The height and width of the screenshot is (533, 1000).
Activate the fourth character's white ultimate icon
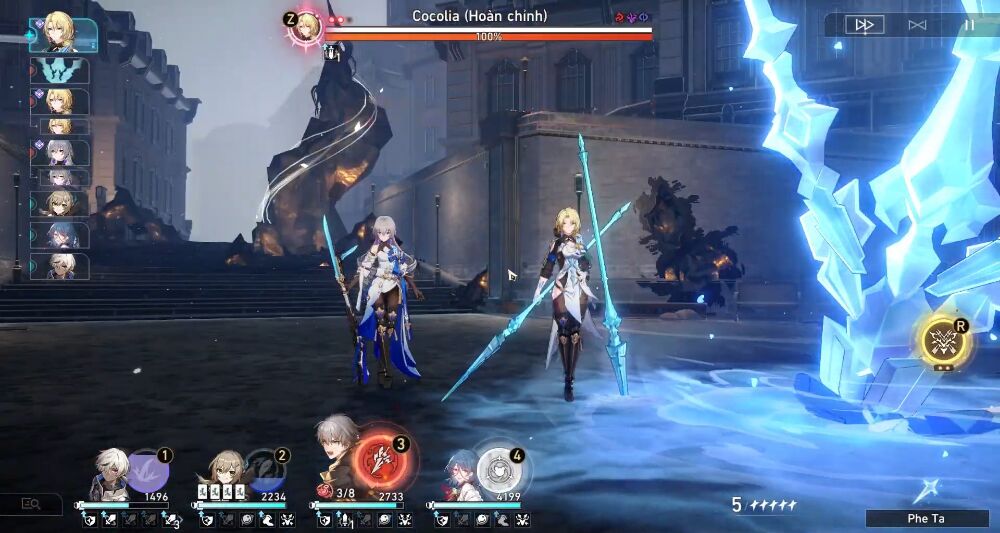click(497, 469)
